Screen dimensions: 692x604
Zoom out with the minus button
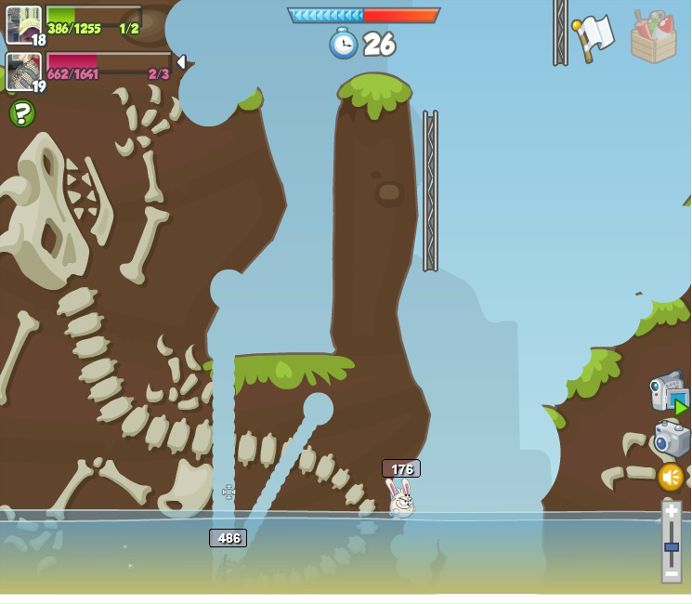671,577
